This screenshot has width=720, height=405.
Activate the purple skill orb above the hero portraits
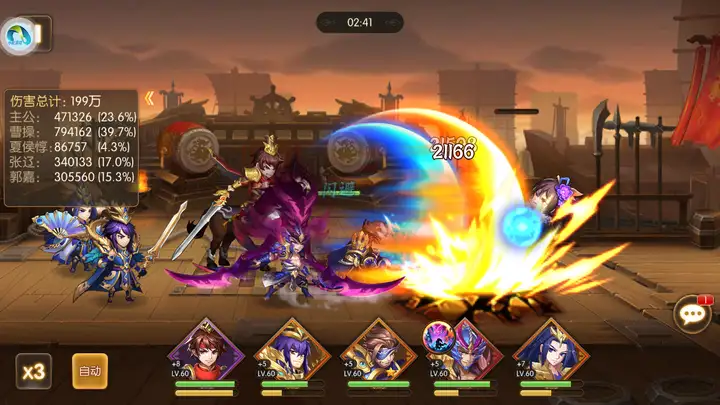click(x=438, y=332)
